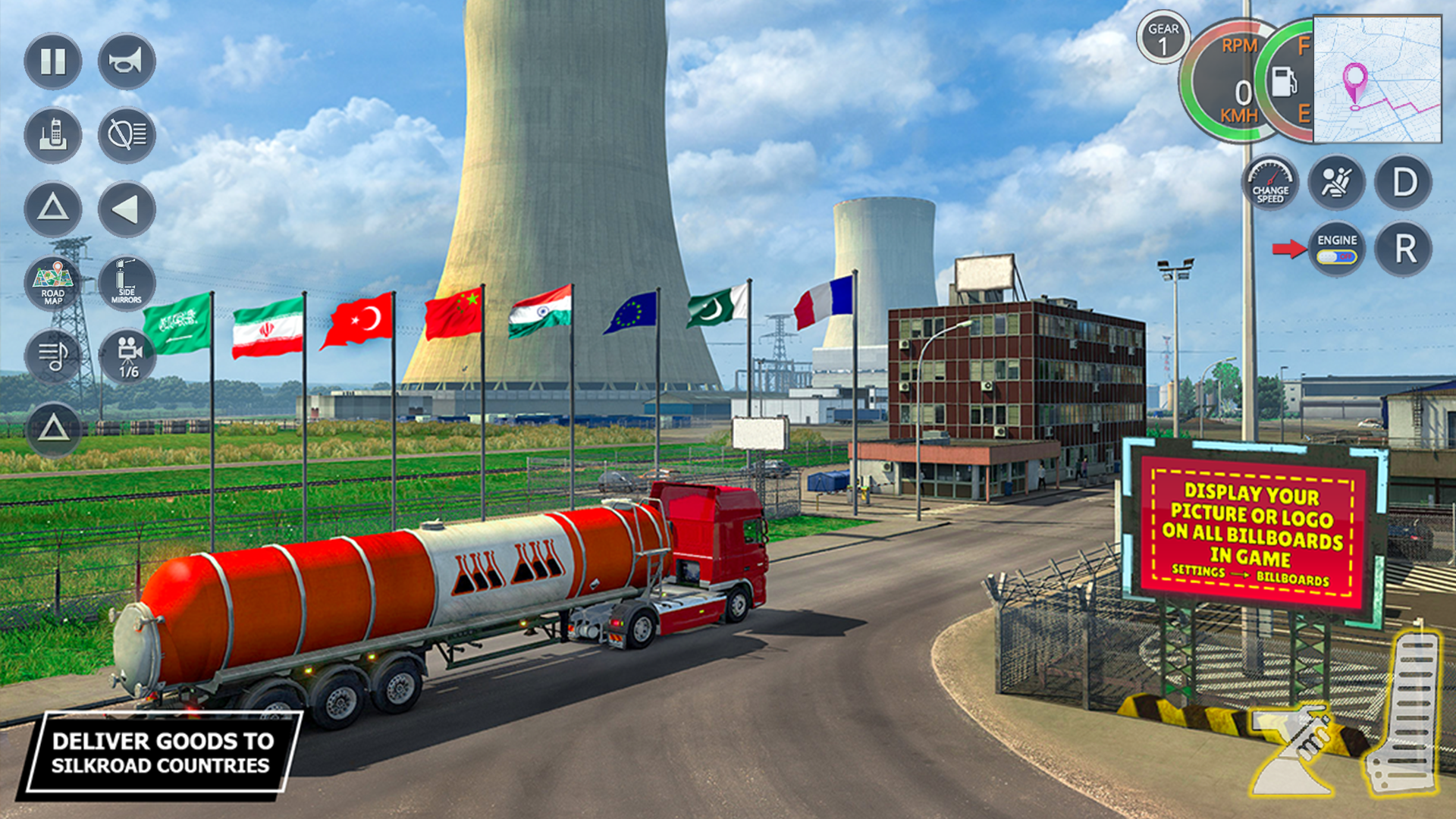Viewport: 1456px width, 819px height.
Task: Honk the truck horn
Action: click(126, 62)
